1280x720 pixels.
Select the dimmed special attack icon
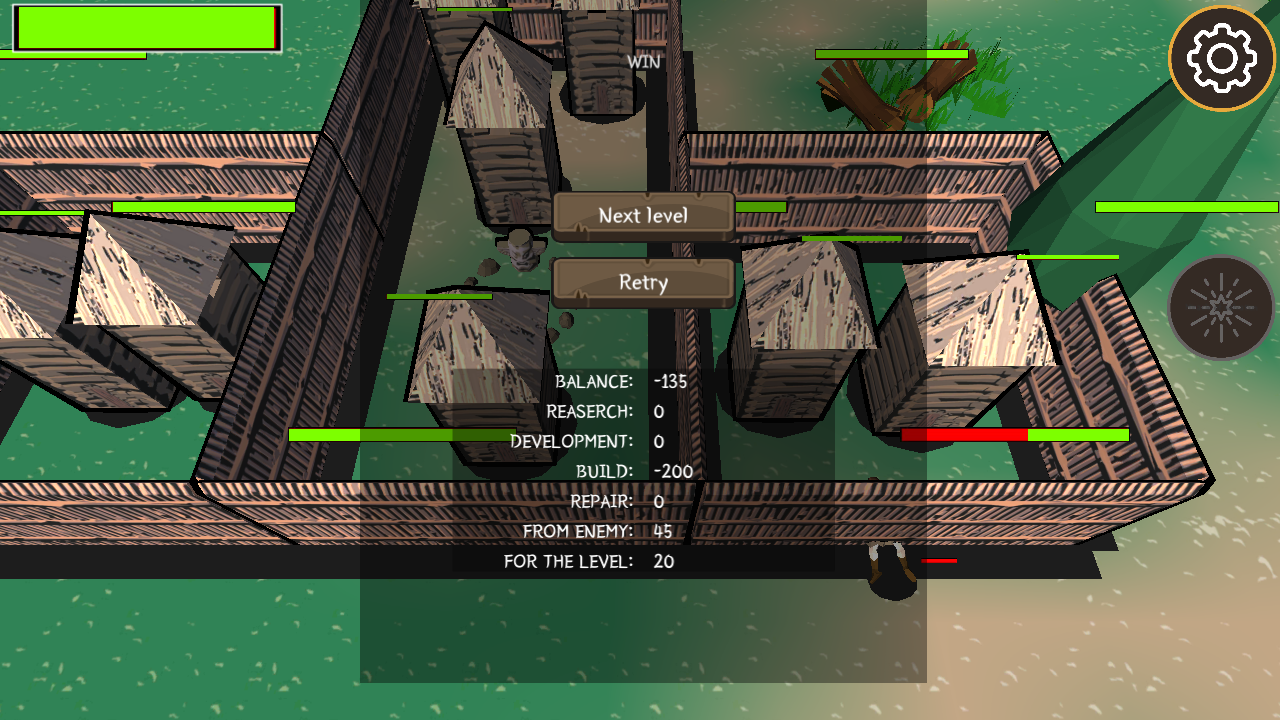(1221, 306)
